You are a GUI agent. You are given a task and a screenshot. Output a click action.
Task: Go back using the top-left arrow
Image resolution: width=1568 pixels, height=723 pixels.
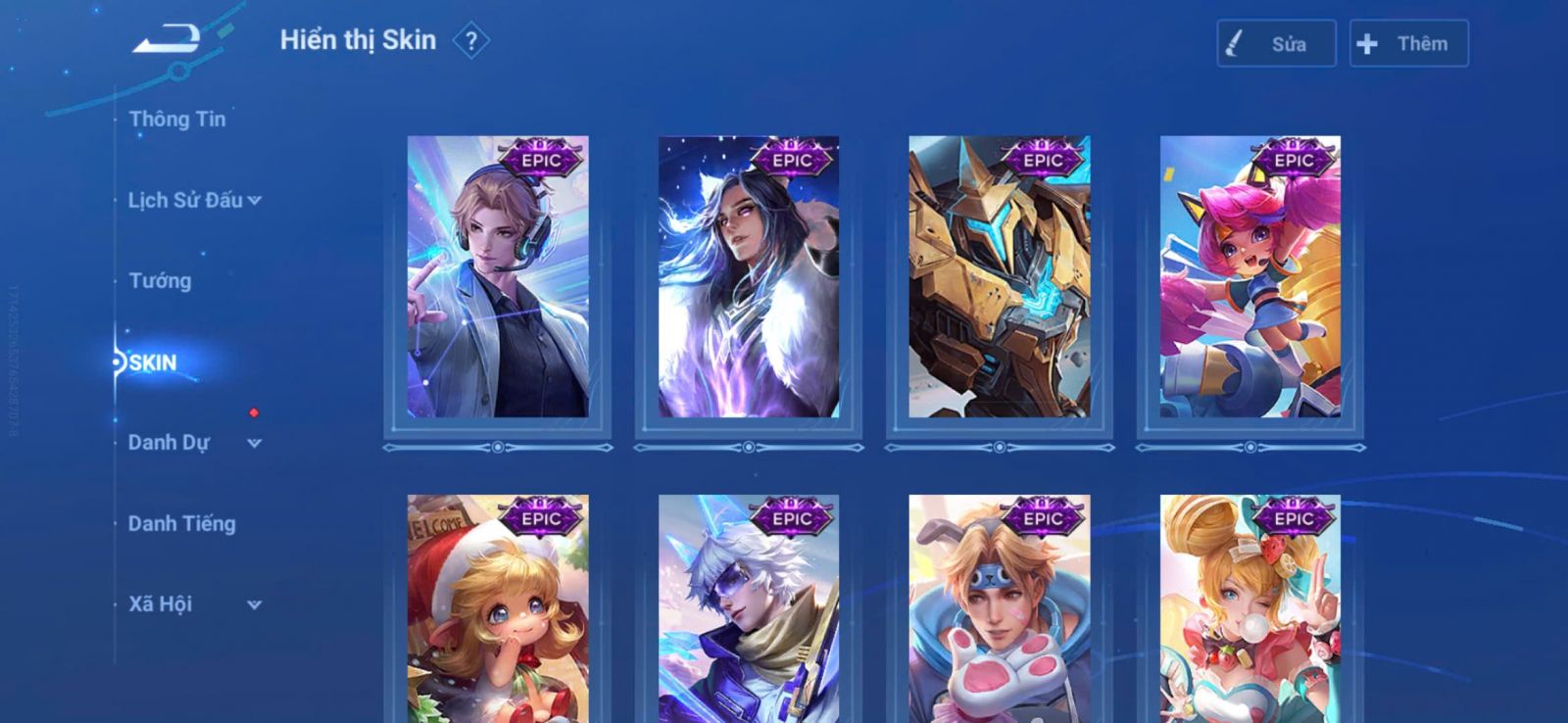(x=168, y=39)
